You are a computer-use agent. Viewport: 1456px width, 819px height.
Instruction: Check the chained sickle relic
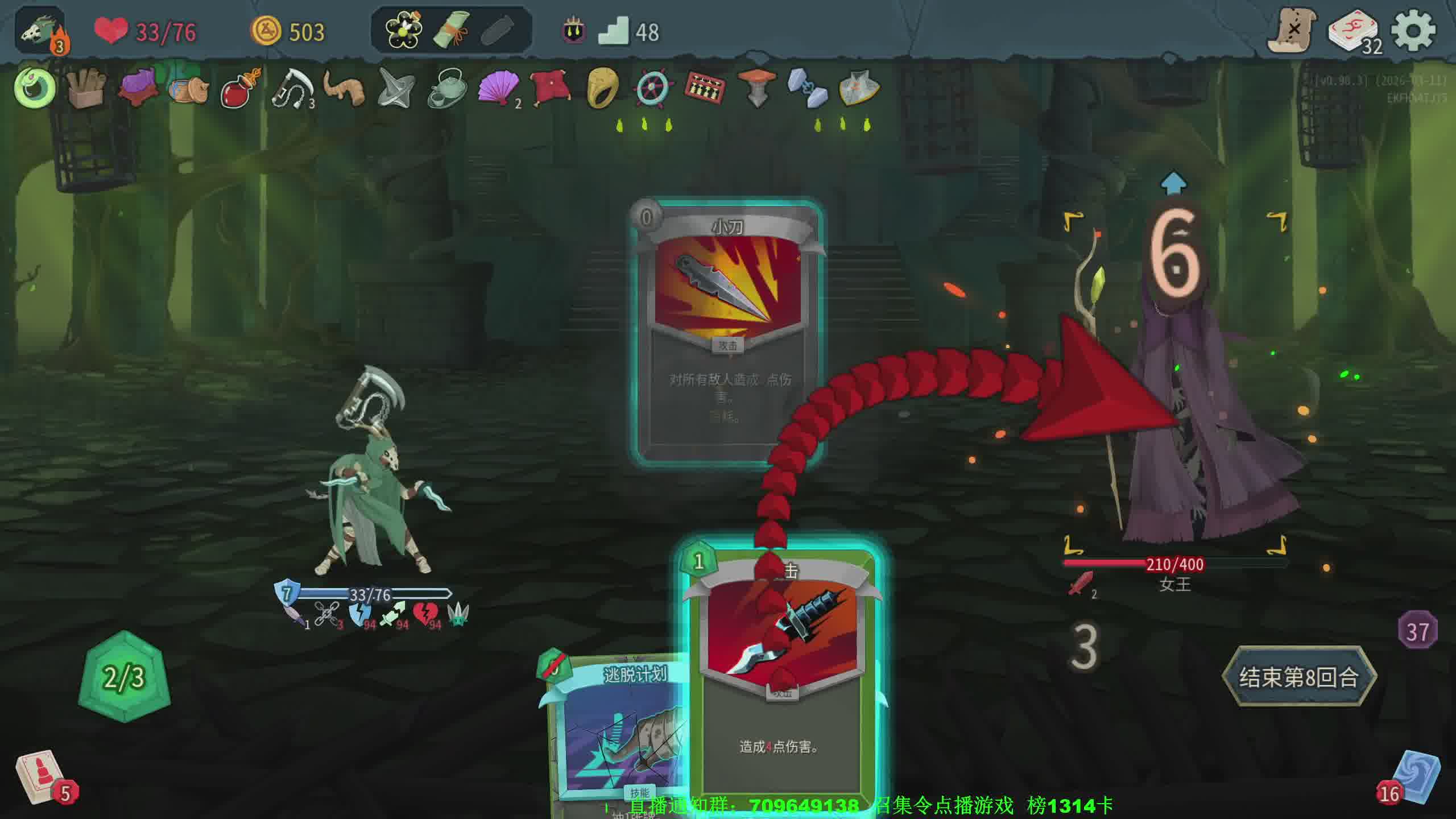[292, 89]
